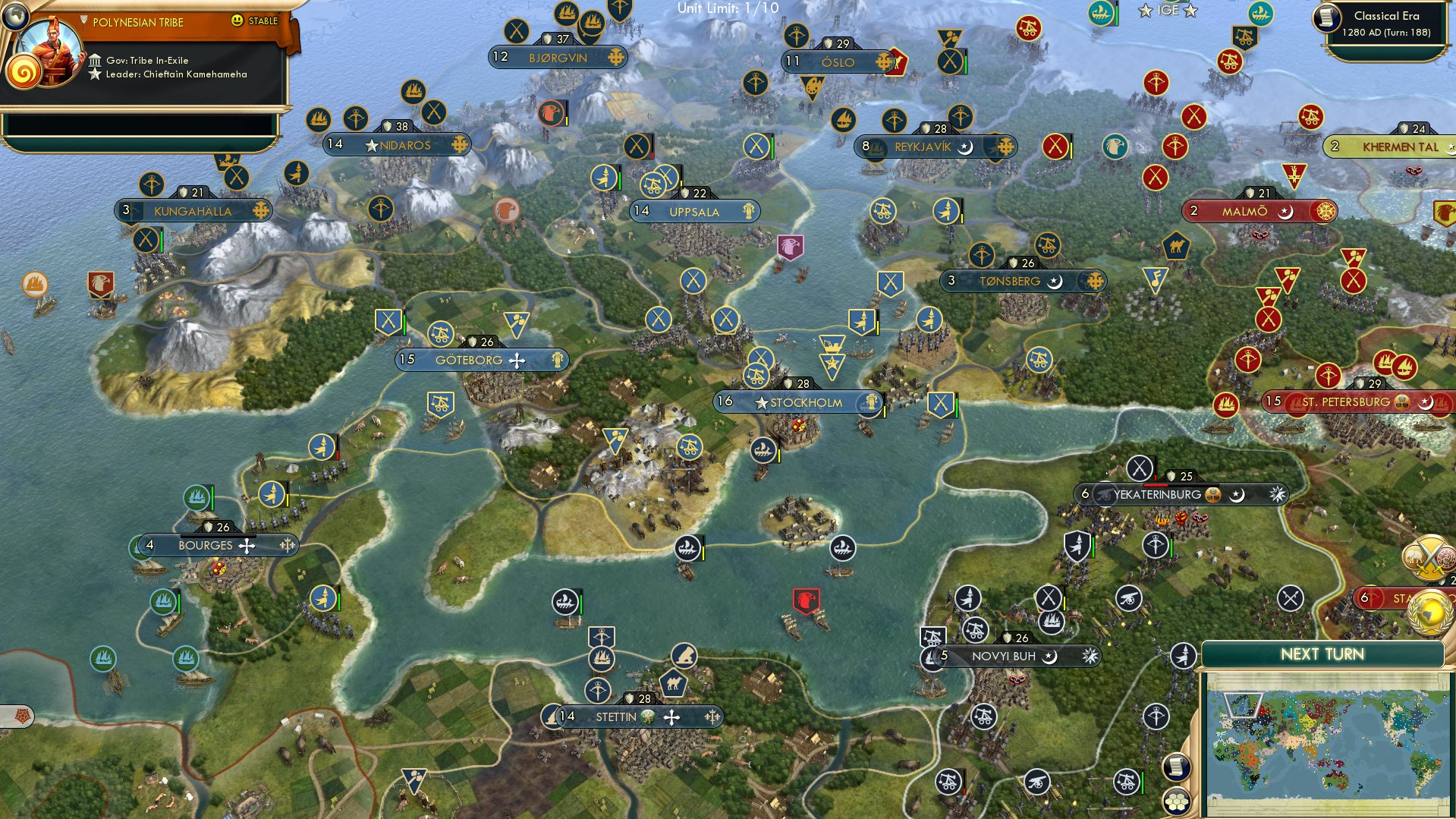
Task: Click the crossed-swords war notification icon
Action: pyautogui.click(x=1429, y=559)
